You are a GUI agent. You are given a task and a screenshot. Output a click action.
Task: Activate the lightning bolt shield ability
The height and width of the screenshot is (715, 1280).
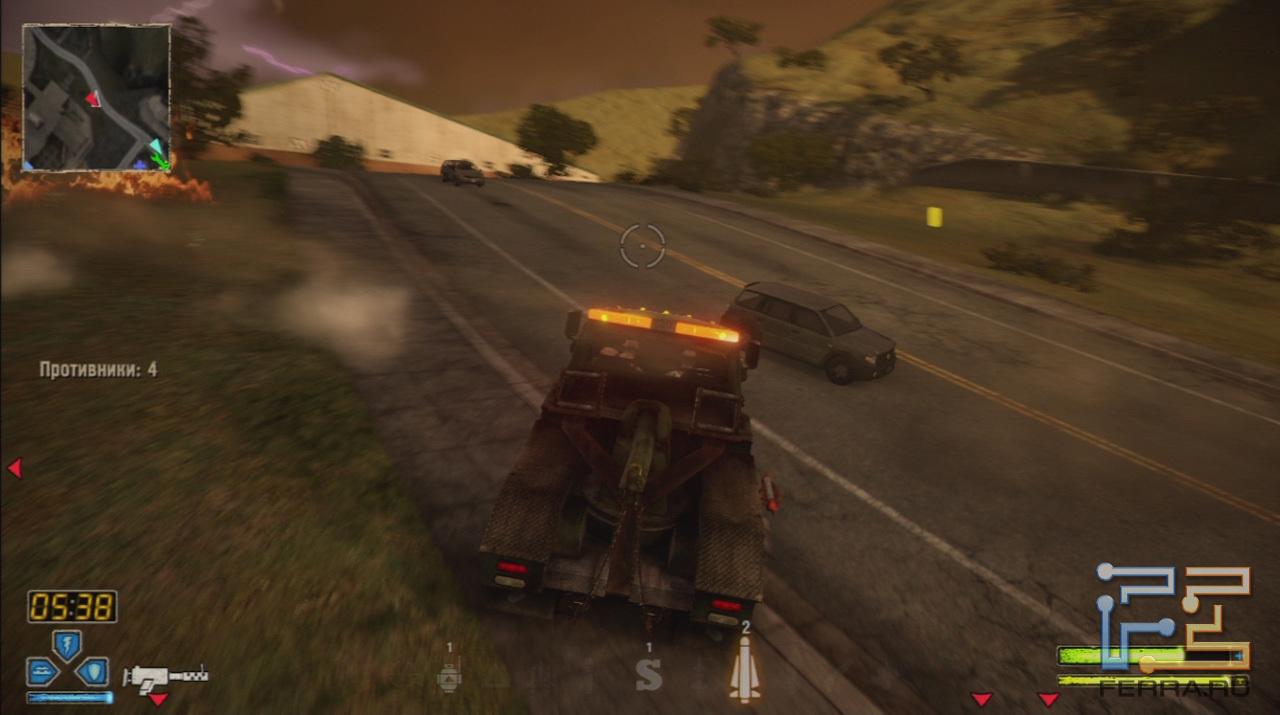[x=67, y=645]
